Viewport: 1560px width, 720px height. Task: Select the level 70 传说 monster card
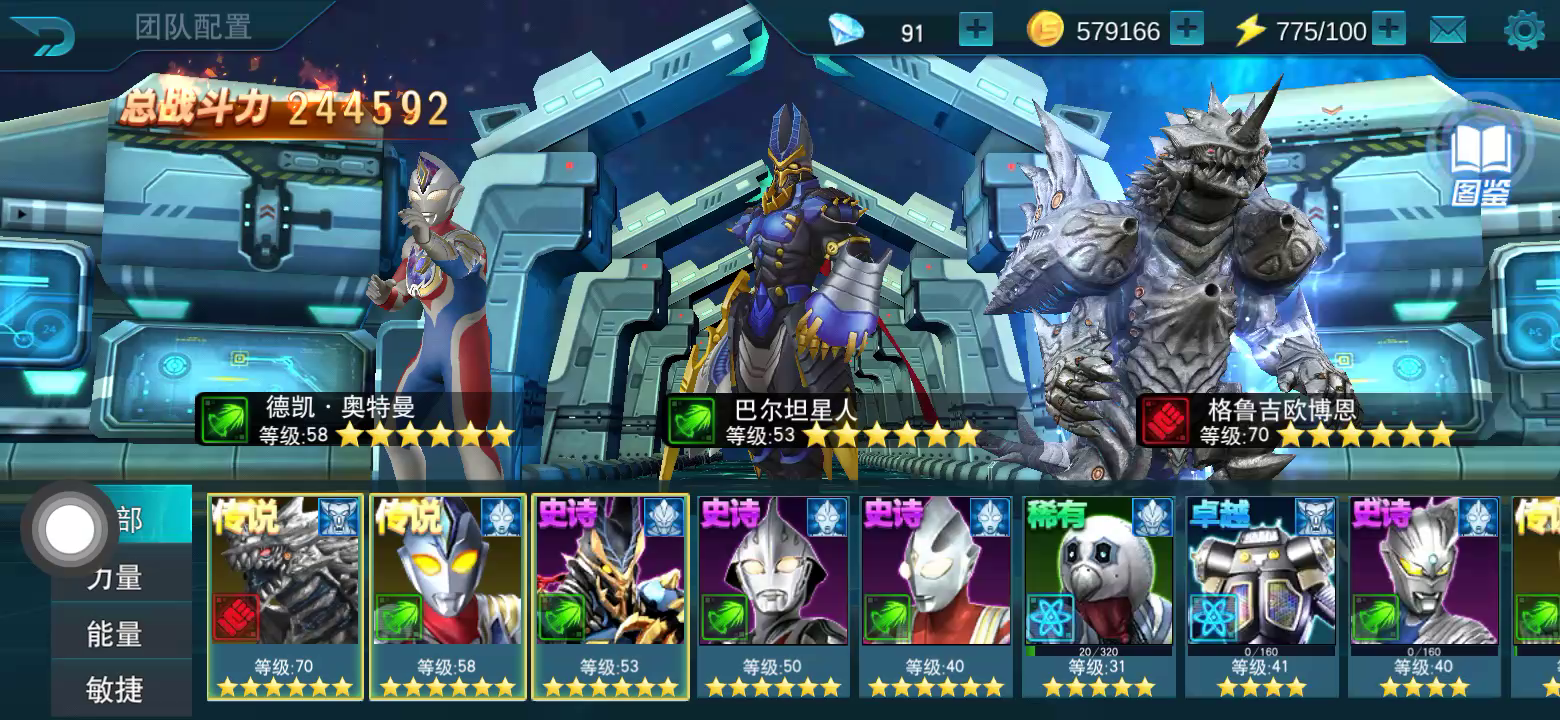[286, 596]
